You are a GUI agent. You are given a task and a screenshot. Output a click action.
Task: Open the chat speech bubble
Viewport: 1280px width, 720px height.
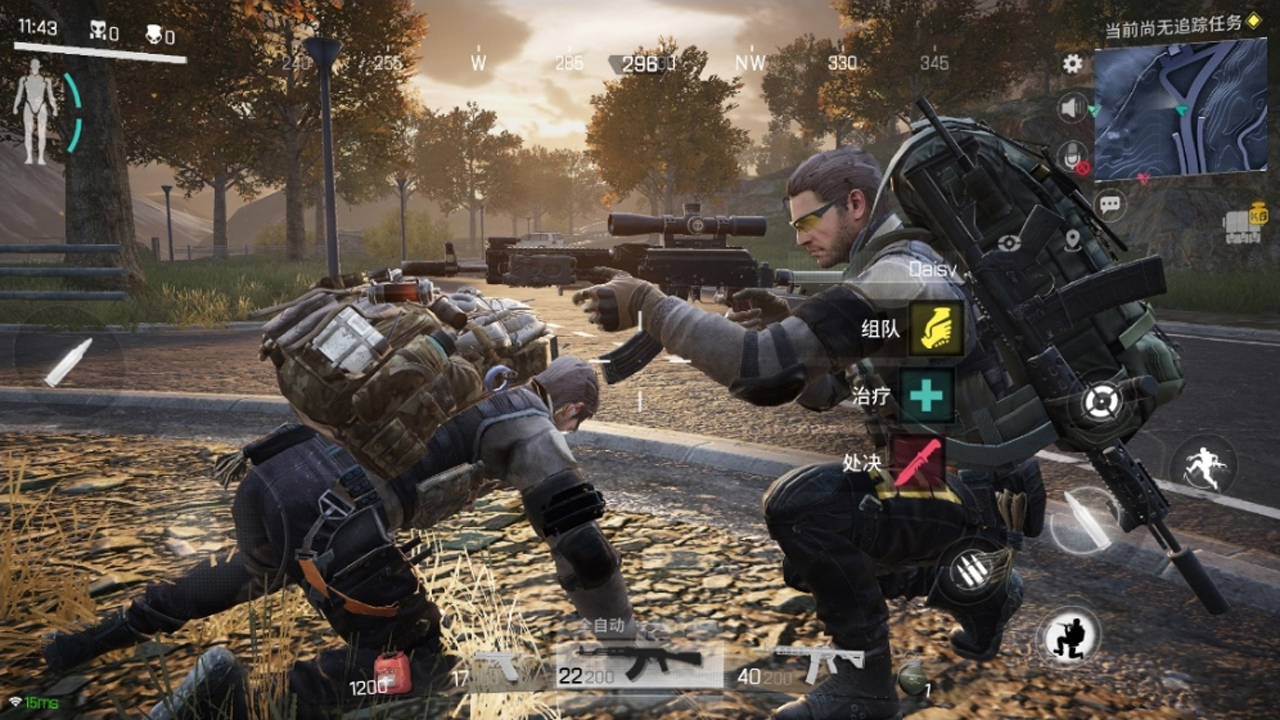tap(1110, 205)
